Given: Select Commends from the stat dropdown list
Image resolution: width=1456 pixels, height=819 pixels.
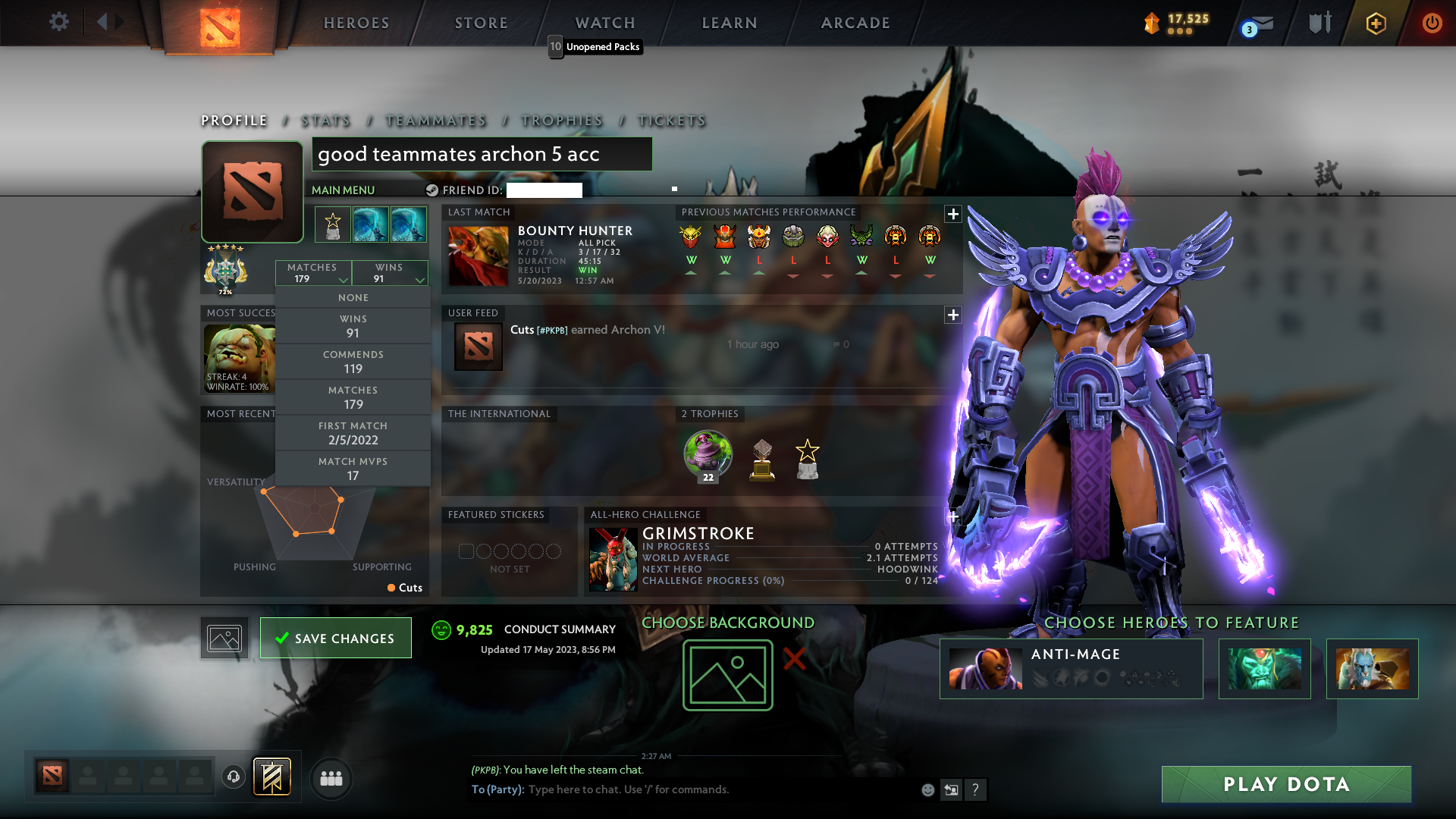Looking at the screenshot, I should 353,361.
